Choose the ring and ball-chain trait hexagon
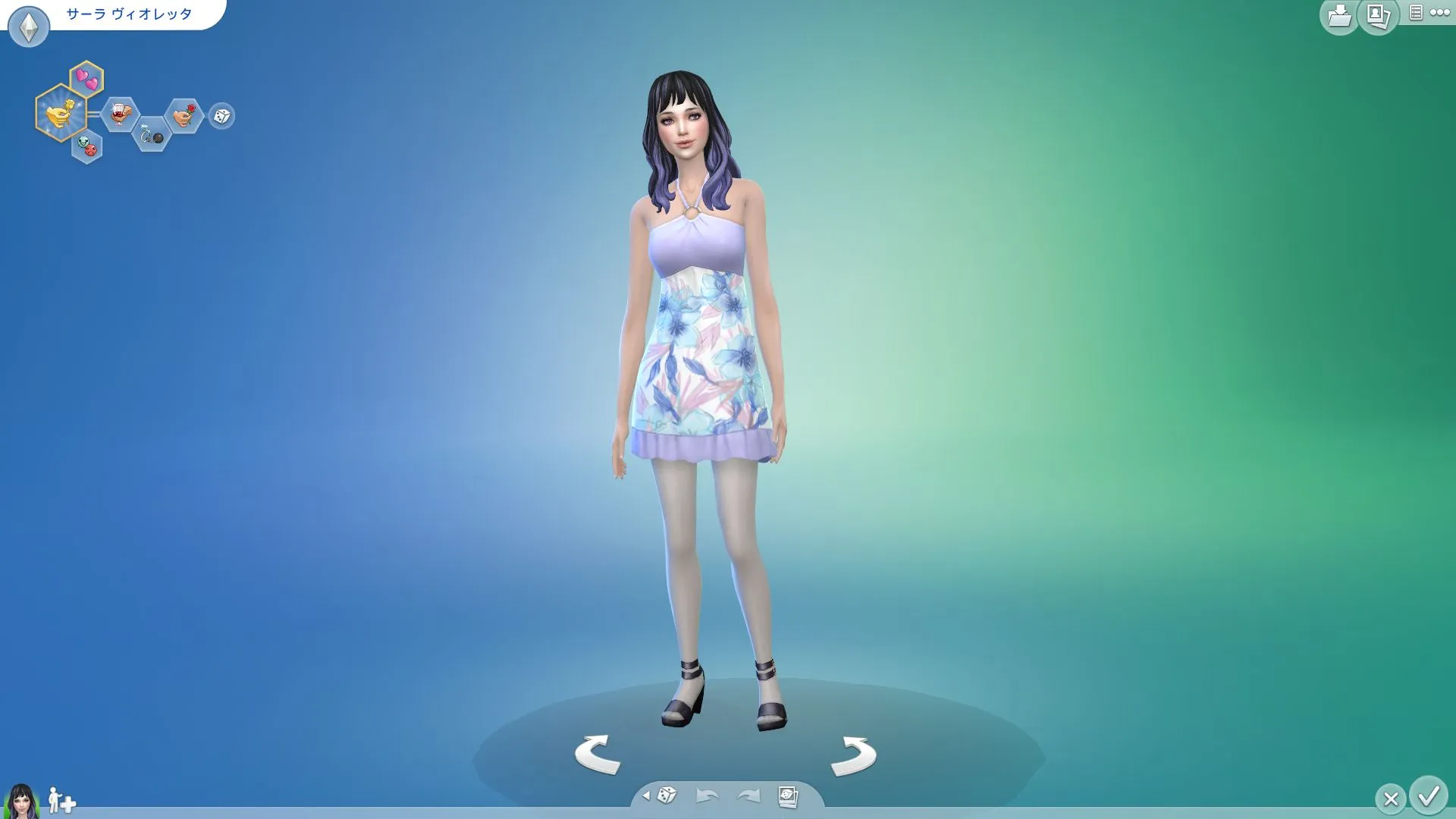This screenshot has width=1456, height=819. pyautogui.click(x=151, y=134)
